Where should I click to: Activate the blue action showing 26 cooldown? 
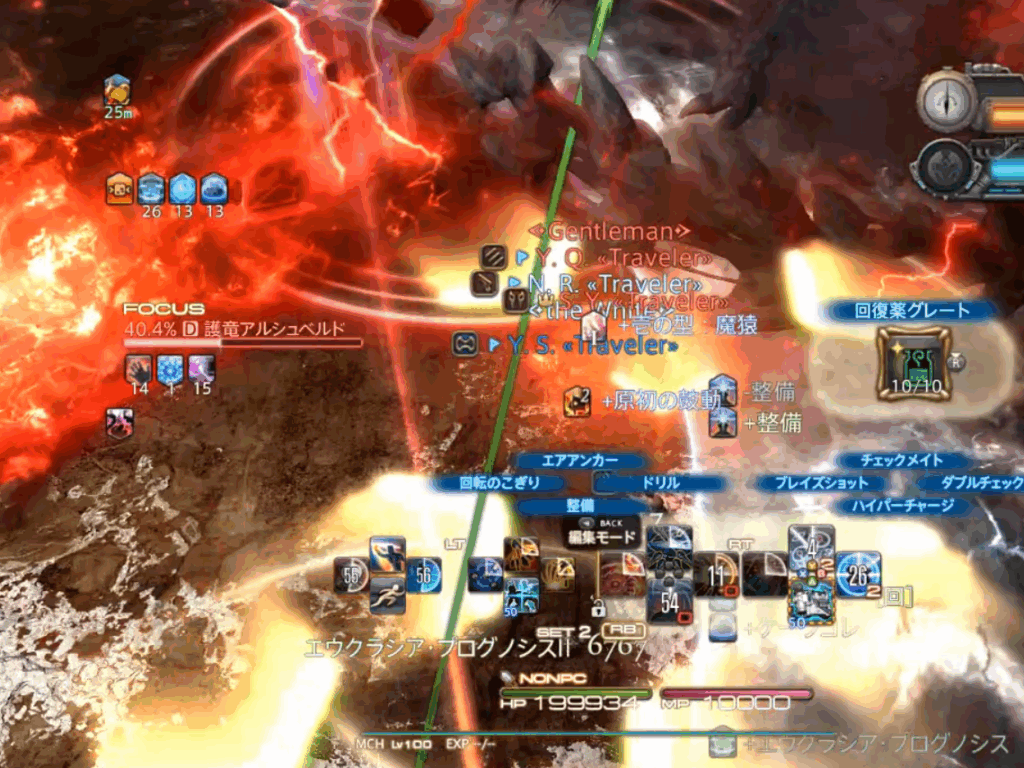click(859, 574)
